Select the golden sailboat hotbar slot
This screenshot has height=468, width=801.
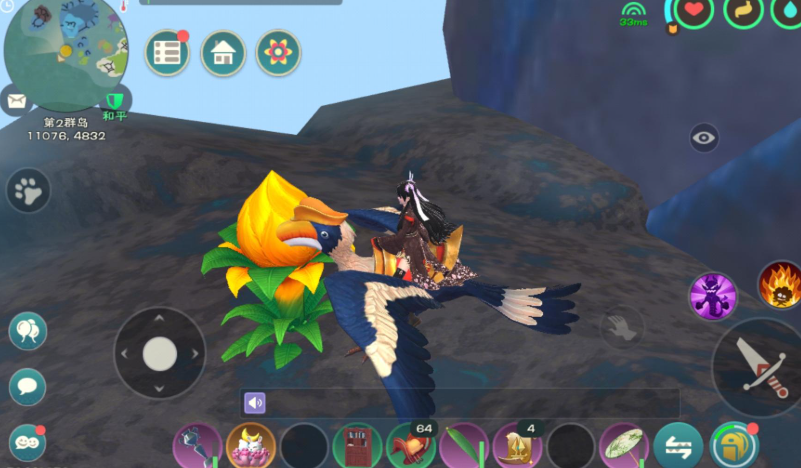[x=518, y=446]
